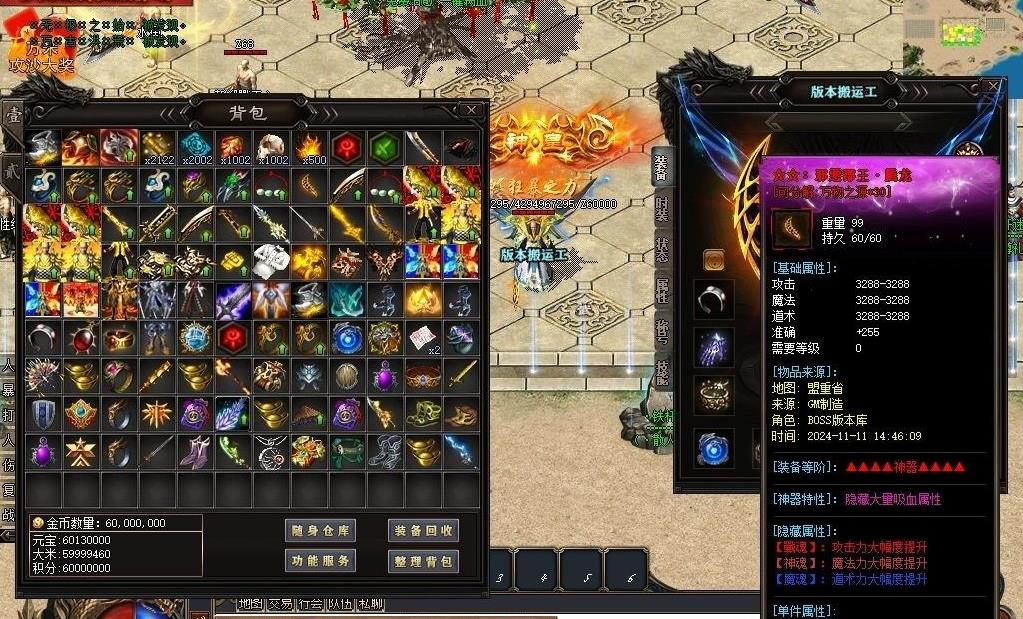The image size is (1023, 619).
Task: Show the 属性 attributes tab
Action: 661,291
